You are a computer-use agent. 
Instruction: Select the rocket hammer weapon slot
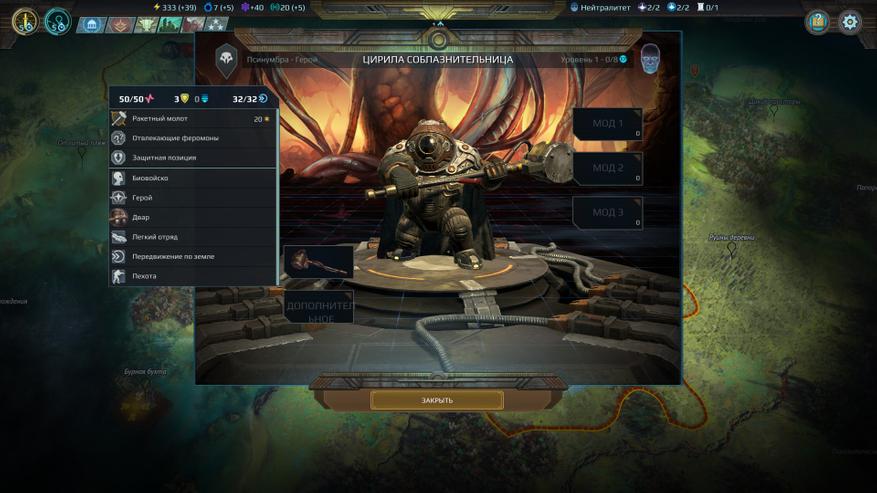[x=319, y=261]
